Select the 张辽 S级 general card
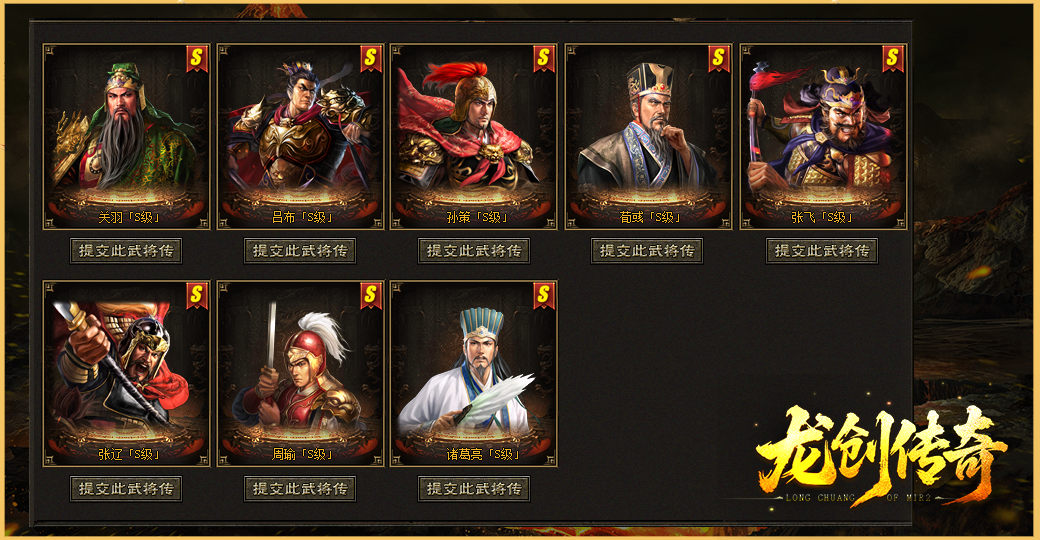 click(126, 373)
